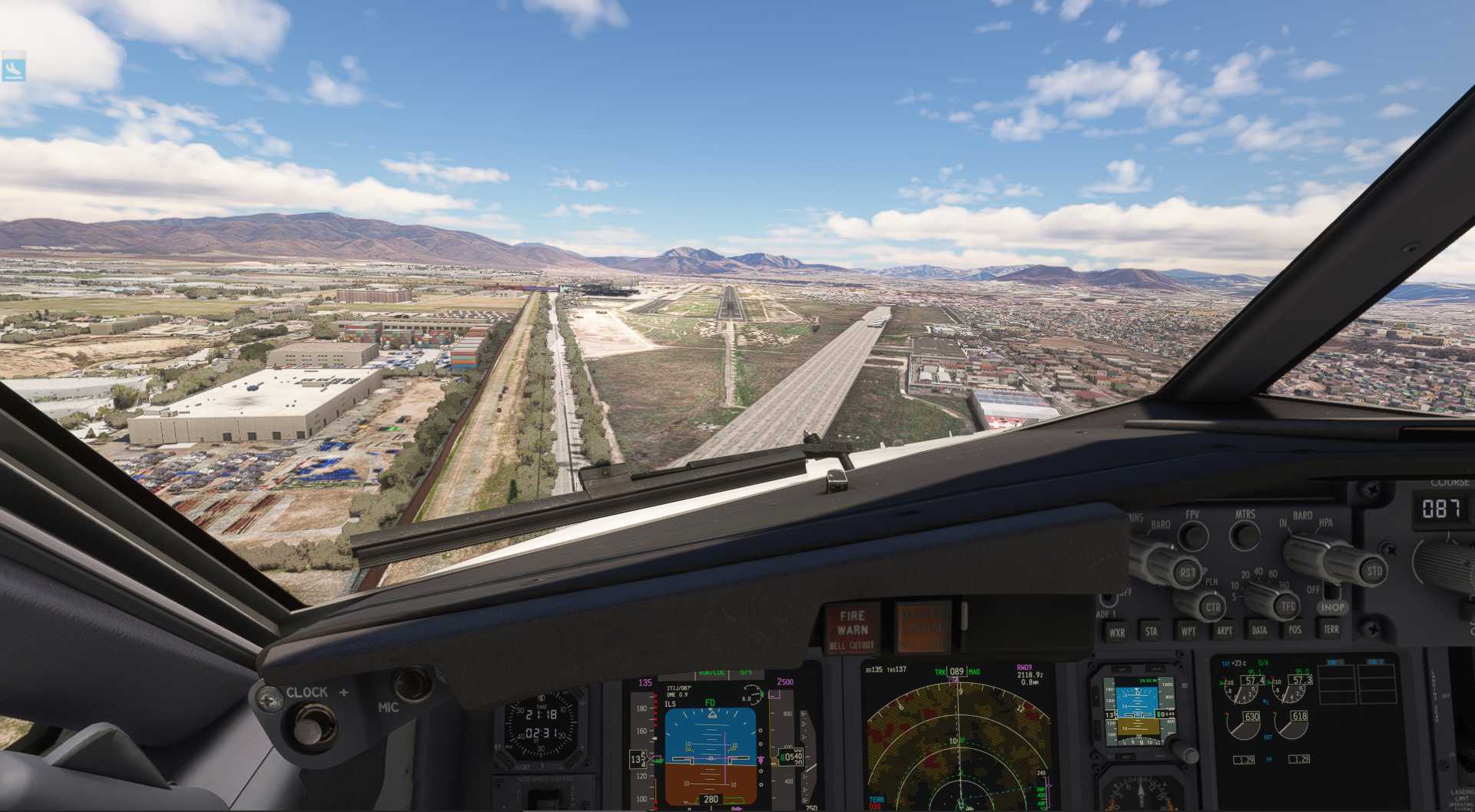Toggle the FPV flight path vector button
This screenshot has width=1475, height=812.
point(1192,535)
